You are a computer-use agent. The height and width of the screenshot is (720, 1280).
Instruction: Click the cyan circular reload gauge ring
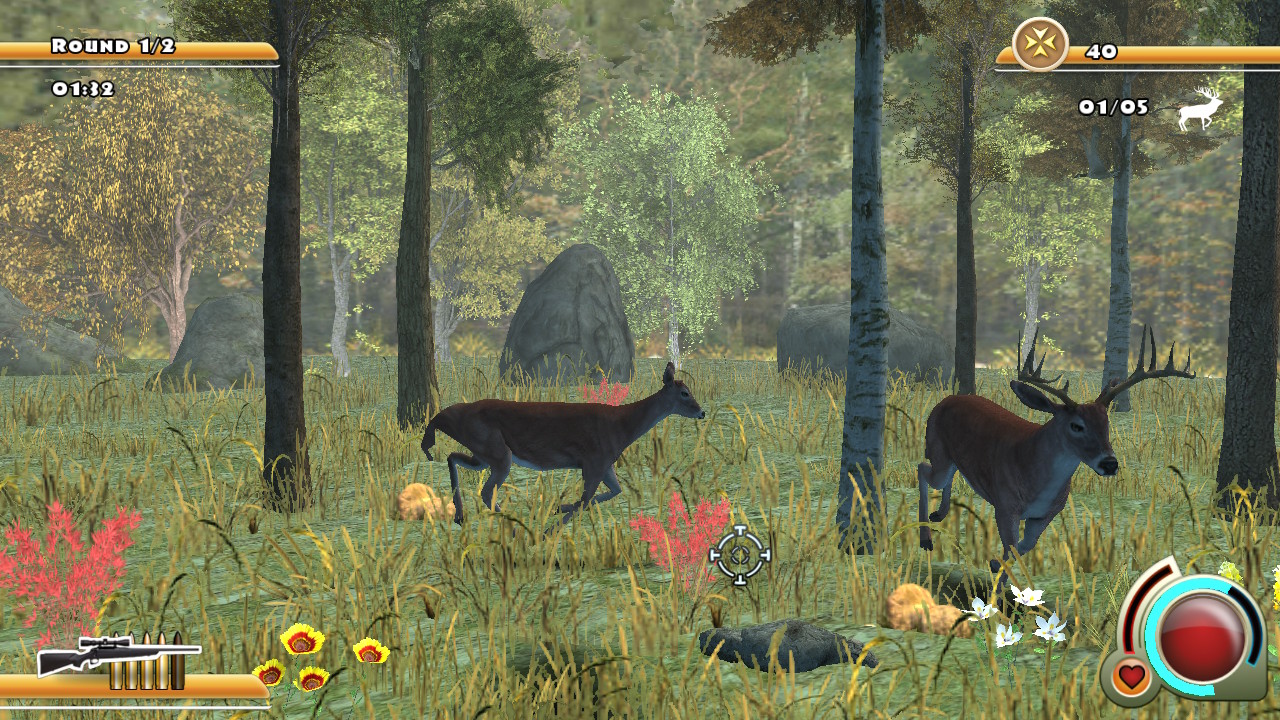click(1153, 635)
